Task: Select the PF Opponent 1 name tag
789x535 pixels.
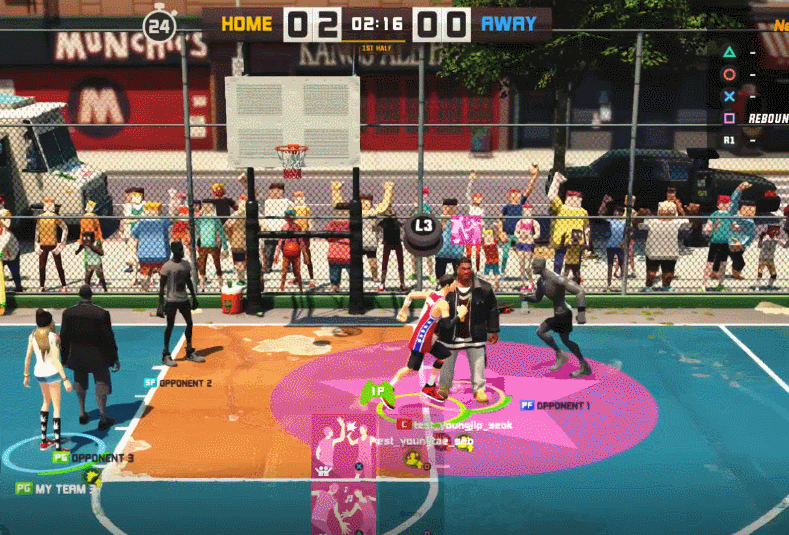Action: 554,406
